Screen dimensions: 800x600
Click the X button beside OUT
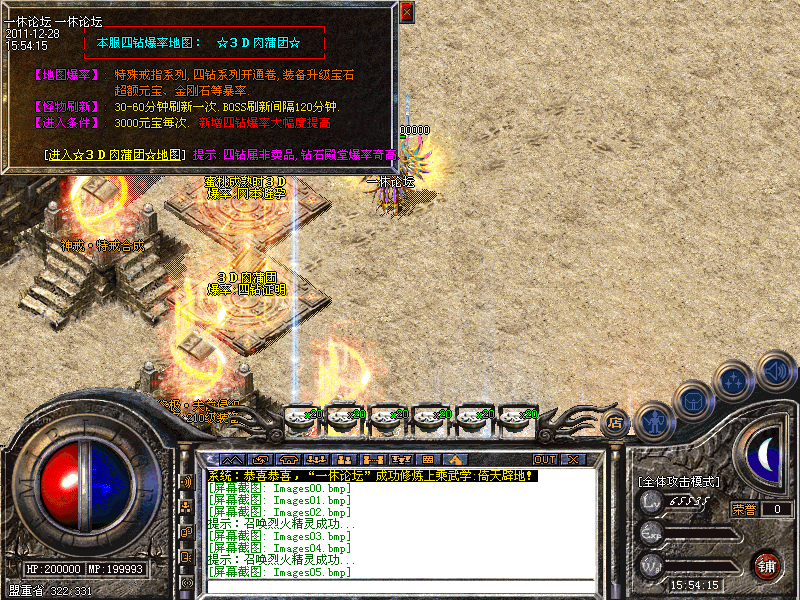click(573, 459)
